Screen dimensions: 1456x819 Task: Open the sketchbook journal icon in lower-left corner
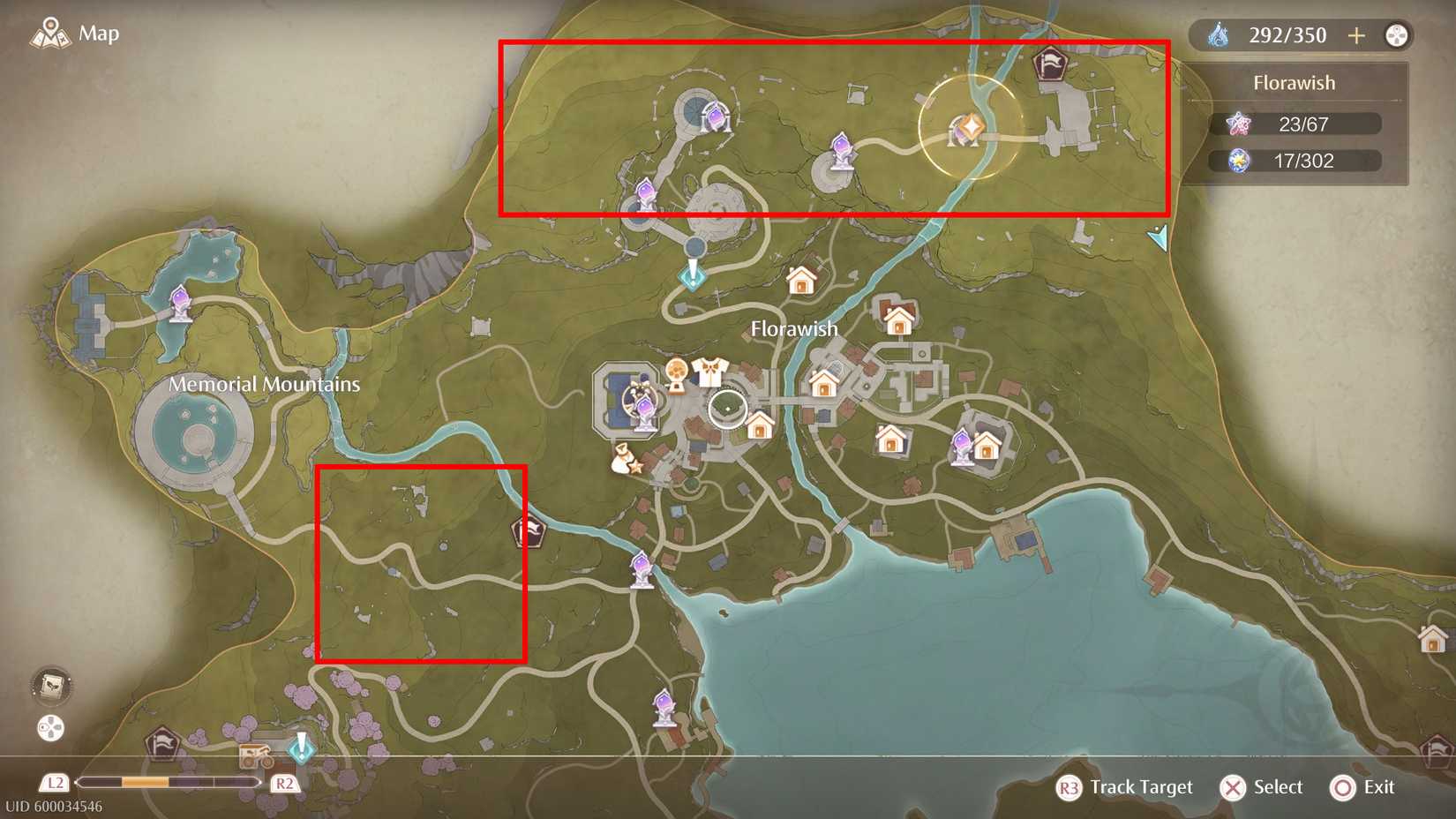(50, 684)
